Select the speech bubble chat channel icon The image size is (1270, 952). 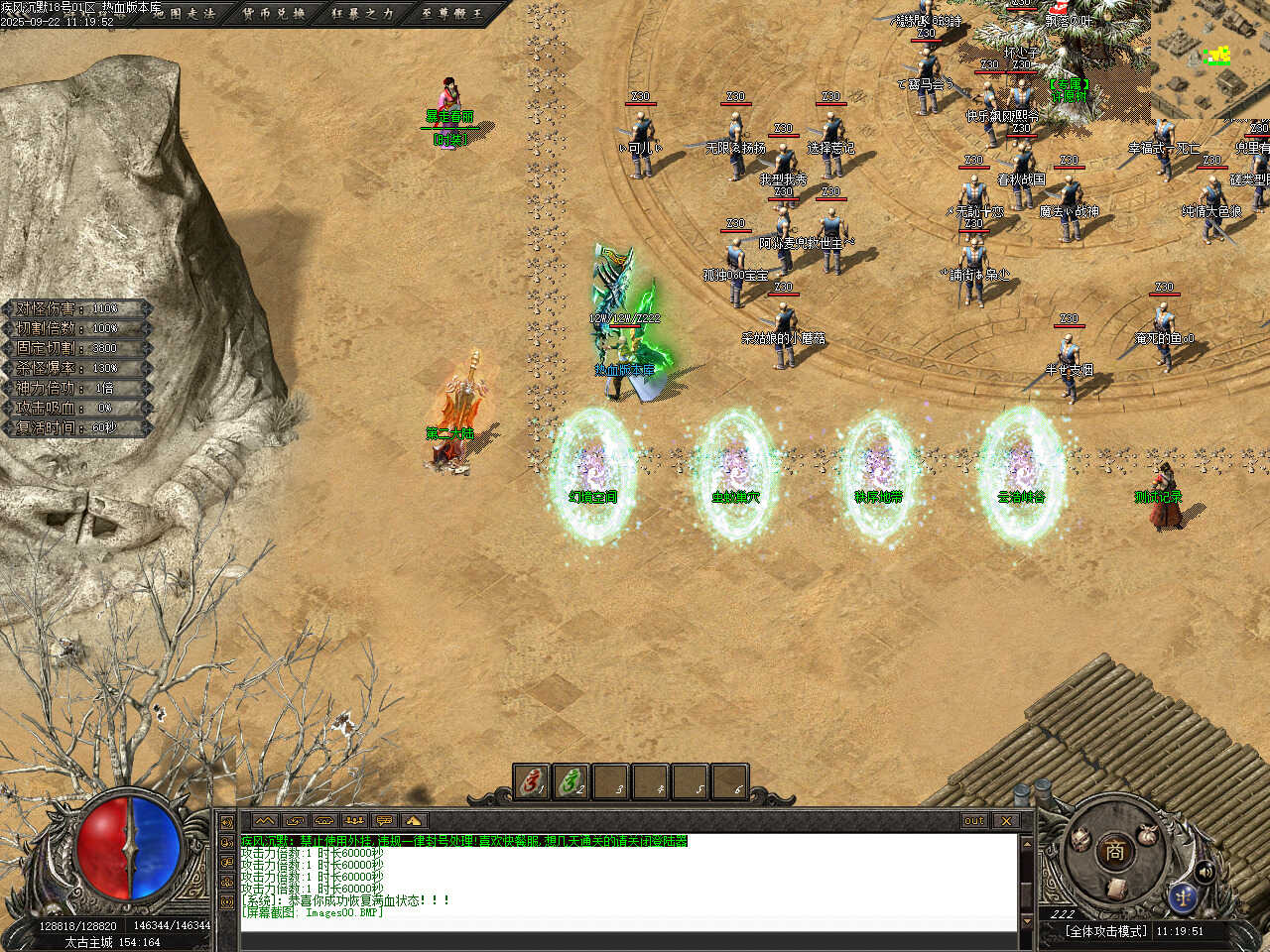click(x=384, y=820)
